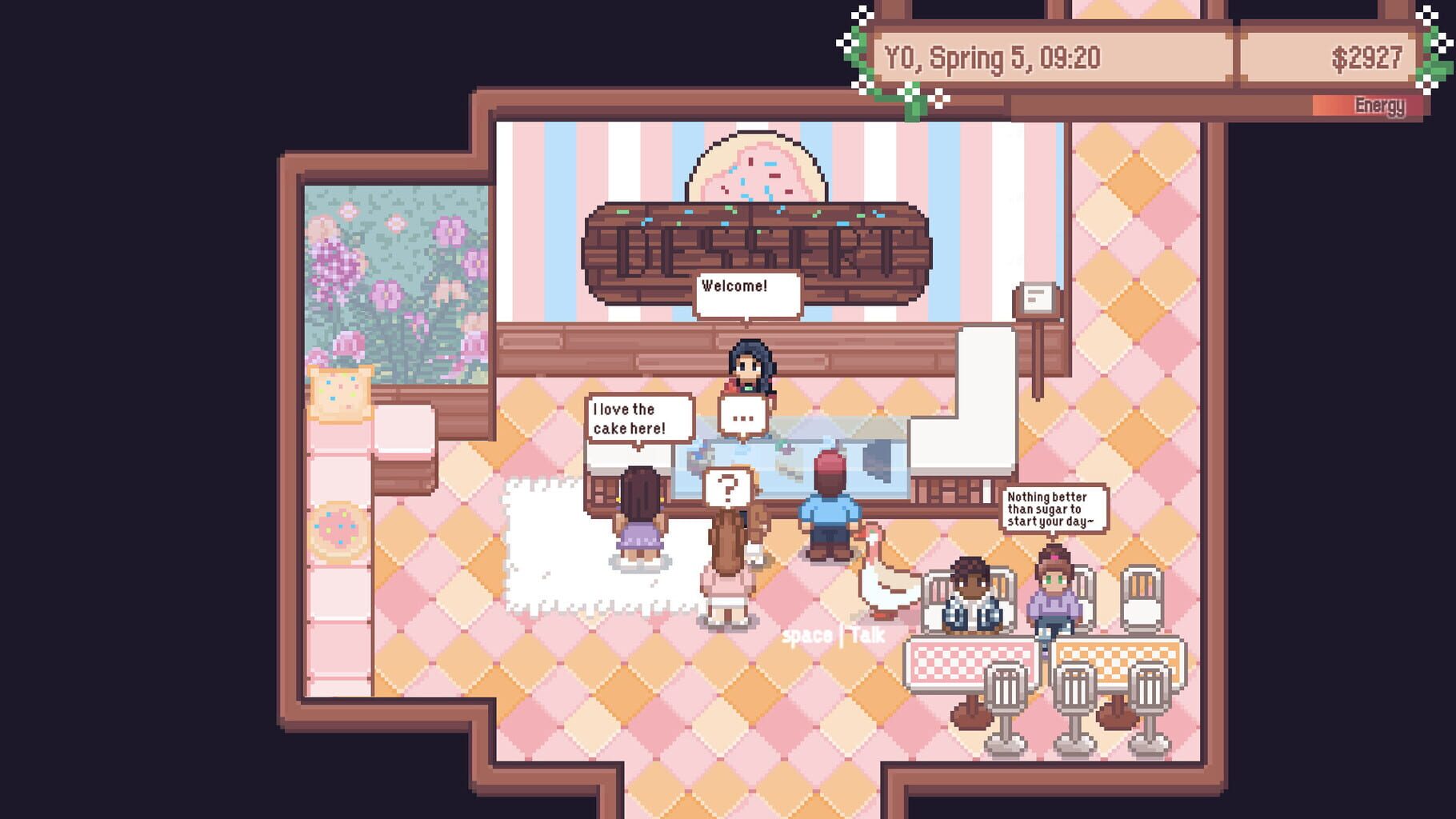Expand the 'Nothing better than sugar' speech bubble

(x=1054, y=506)
